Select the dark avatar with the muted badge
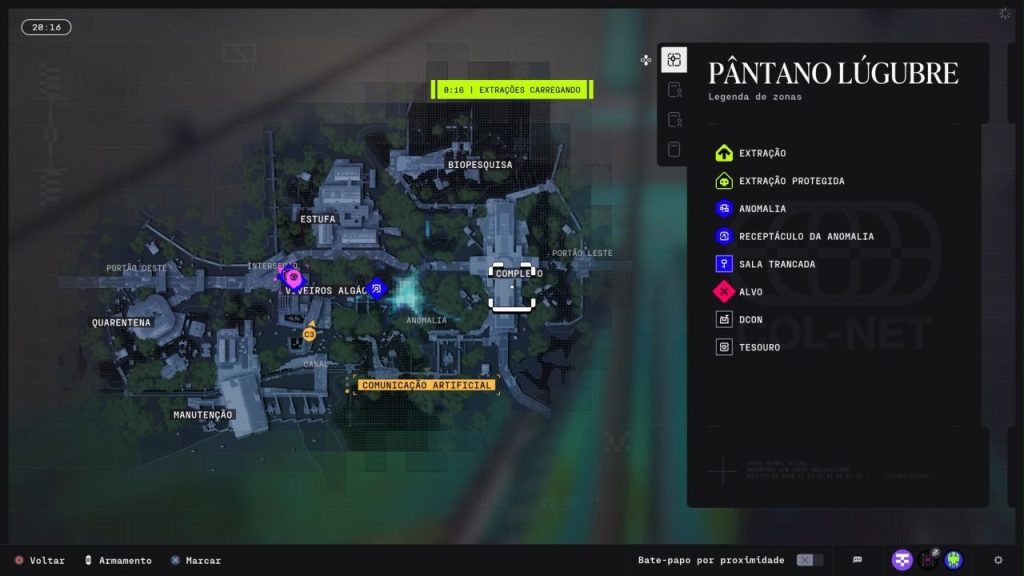Viewport: 1024px width, 576px height. pos(928,560)
